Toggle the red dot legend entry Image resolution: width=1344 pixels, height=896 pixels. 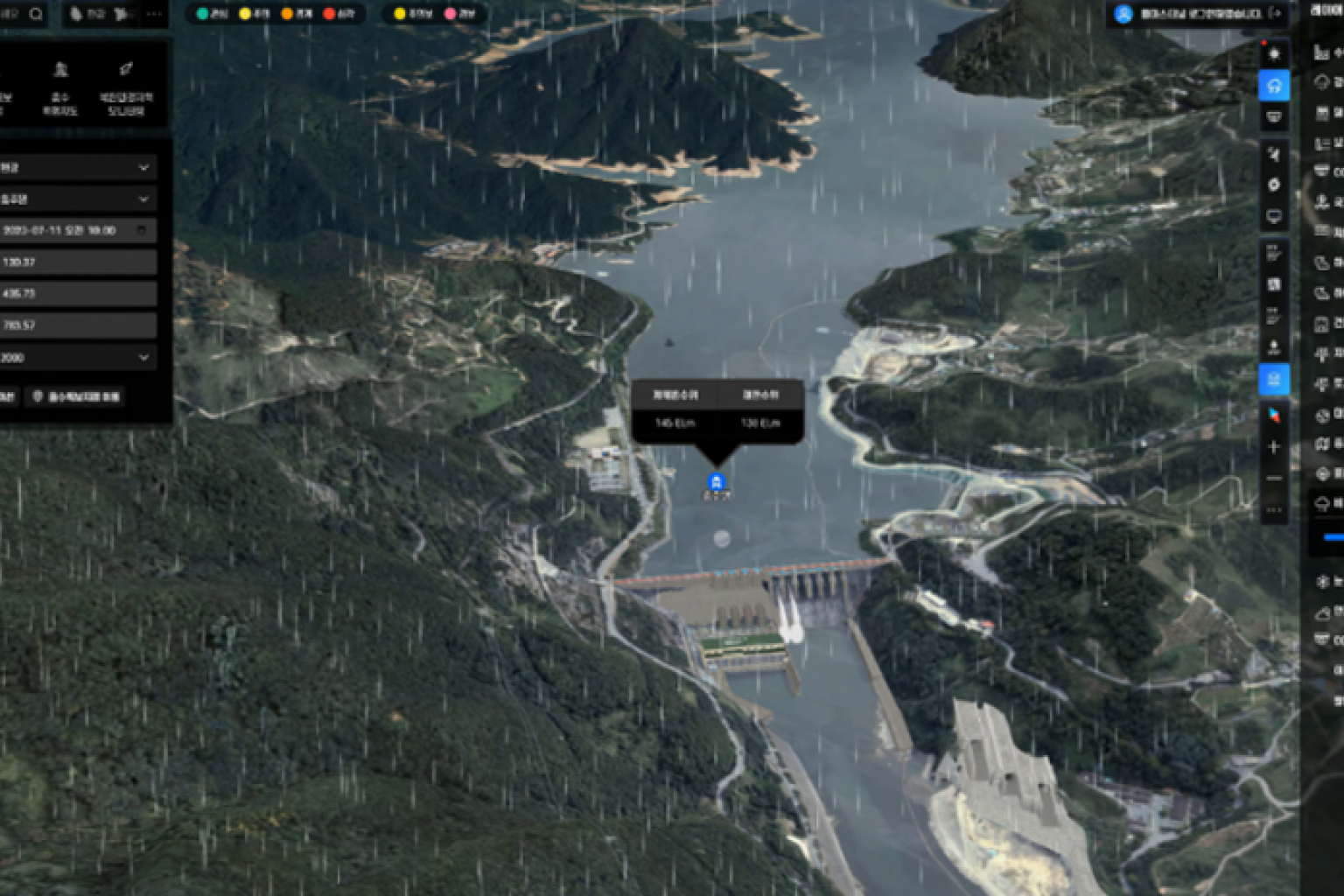pos(339,14)
